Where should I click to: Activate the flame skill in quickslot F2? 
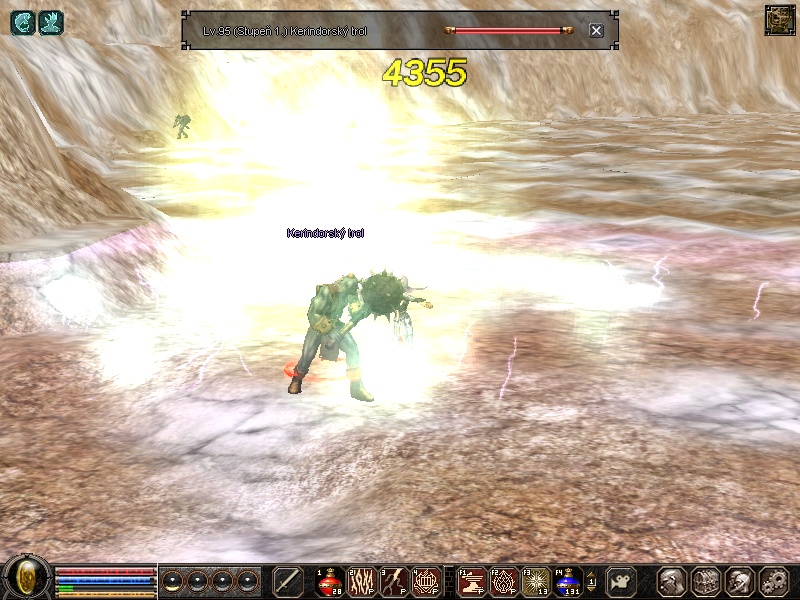pyautogui.click(x=504, y=580)
